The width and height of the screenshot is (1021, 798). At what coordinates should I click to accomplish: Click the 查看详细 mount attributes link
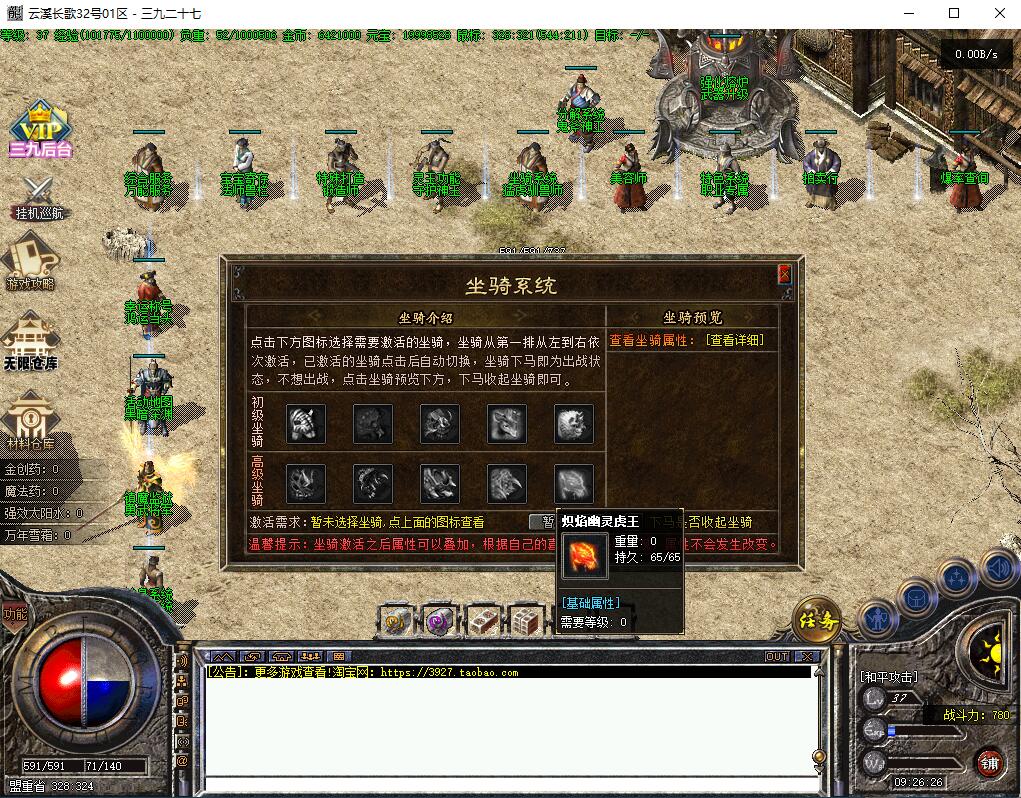pos(734,340)
